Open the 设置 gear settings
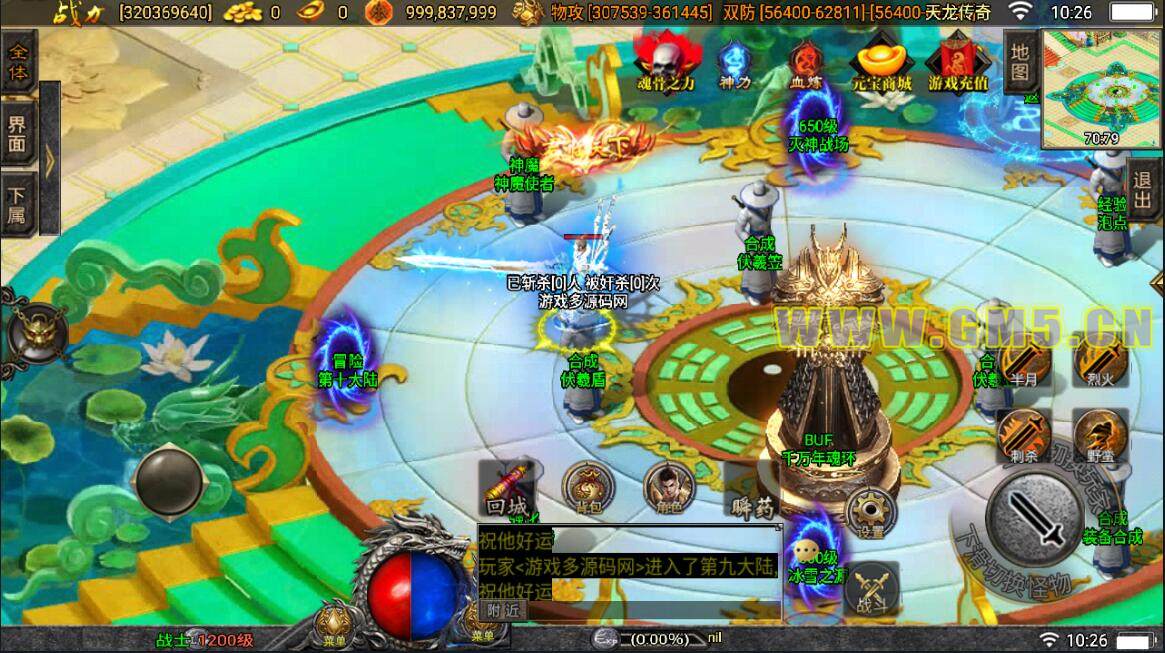 coord(870,513)
